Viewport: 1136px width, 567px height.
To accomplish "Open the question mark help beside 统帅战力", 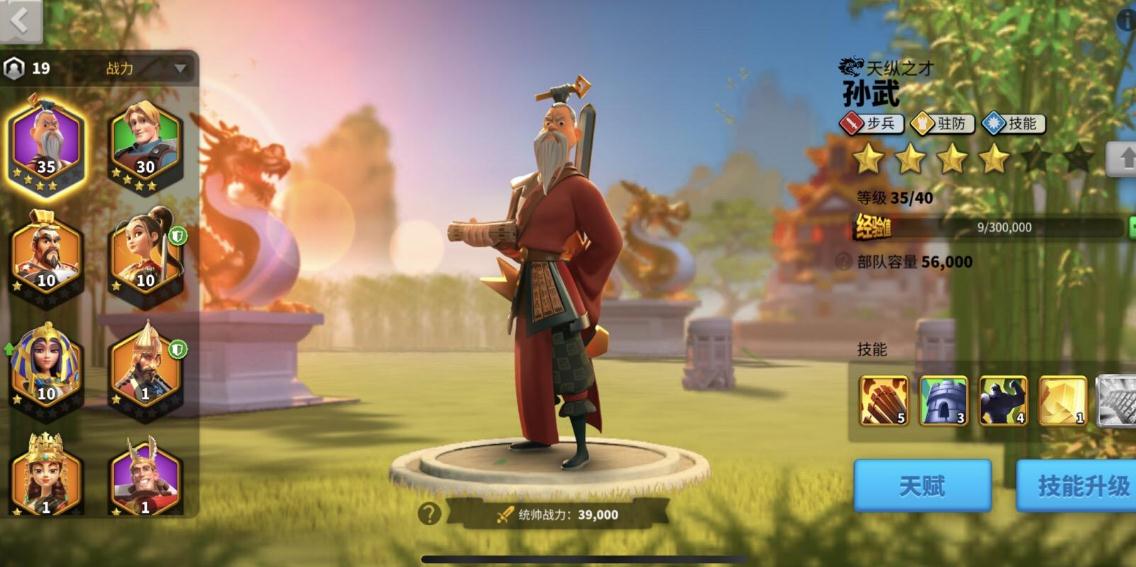I will 429,514.
